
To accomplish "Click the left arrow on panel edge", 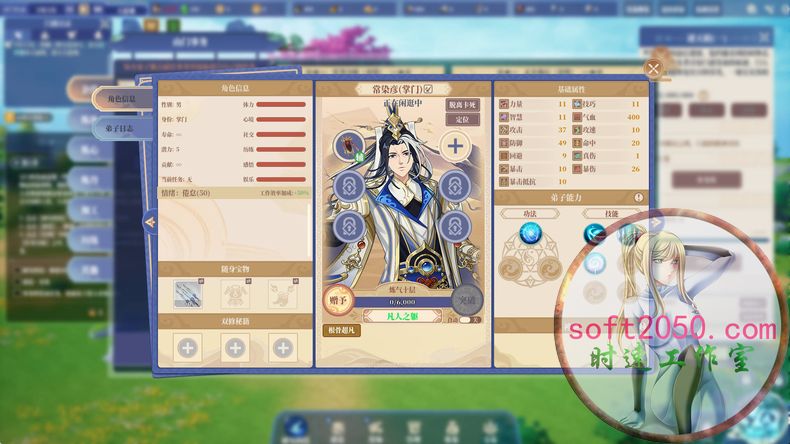I will [x=150, y=222].
